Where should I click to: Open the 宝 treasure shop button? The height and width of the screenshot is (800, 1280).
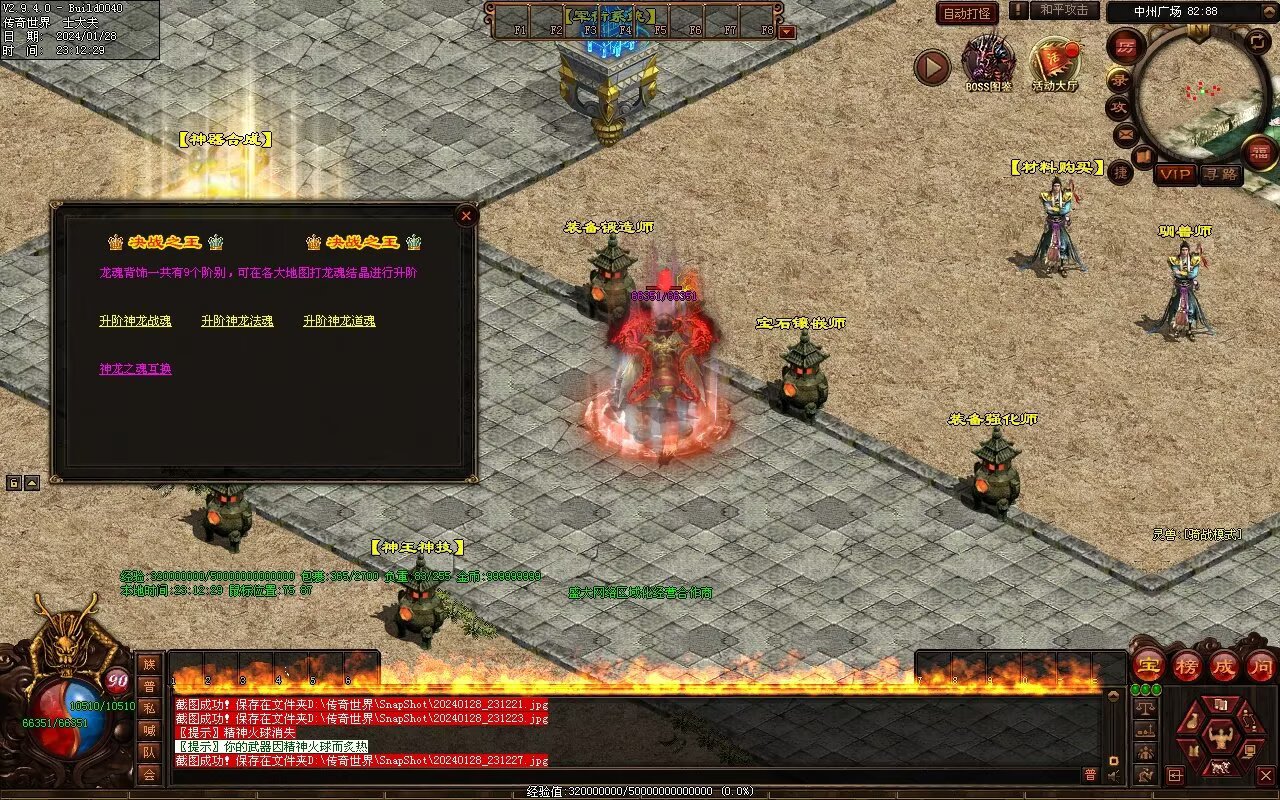1148,665
